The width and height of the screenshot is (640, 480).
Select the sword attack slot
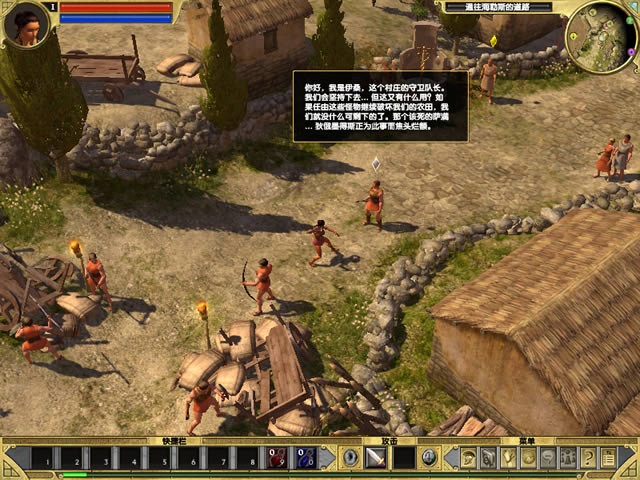click(377, 458)
